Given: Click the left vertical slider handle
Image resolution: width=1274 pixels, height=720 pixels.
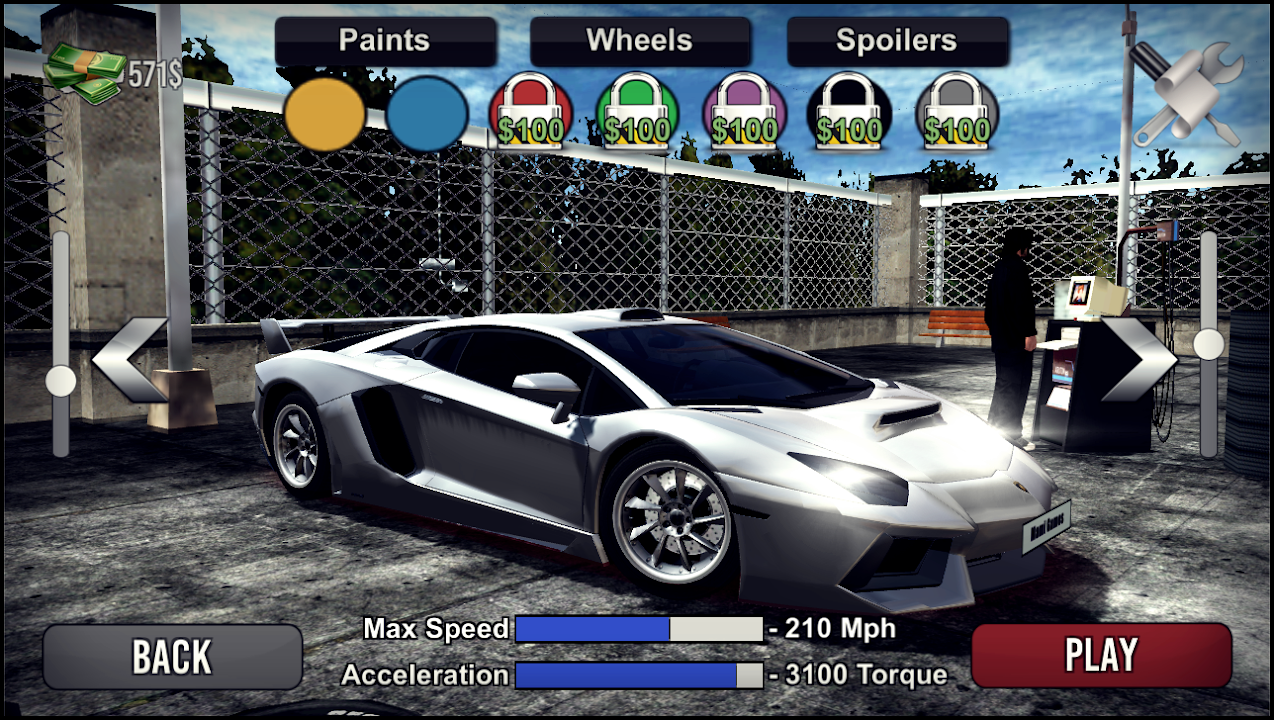Looking at the screenshot, I should [61, 380].
